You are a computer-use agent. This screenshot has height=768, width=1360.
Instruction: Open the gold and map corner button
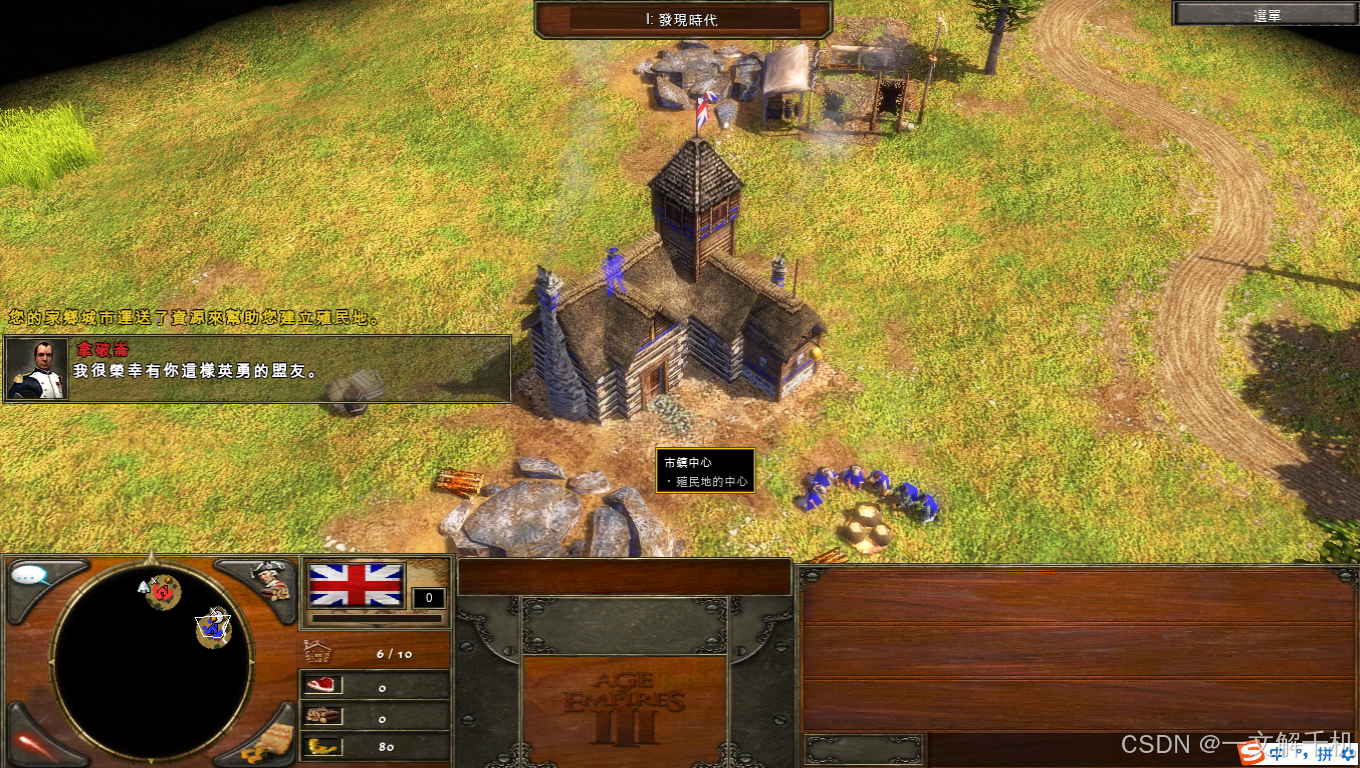(x=268, y=741)
